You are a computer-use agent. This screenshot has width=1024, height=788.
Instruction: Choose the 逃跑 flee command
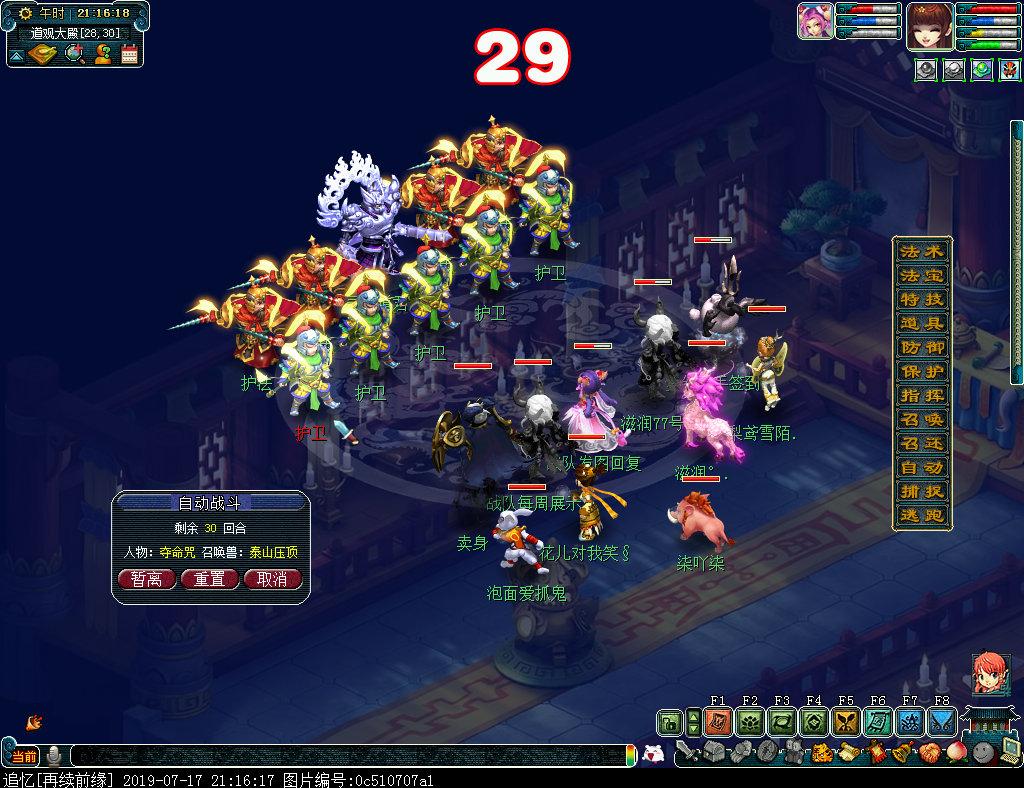(x=921, y=516)
